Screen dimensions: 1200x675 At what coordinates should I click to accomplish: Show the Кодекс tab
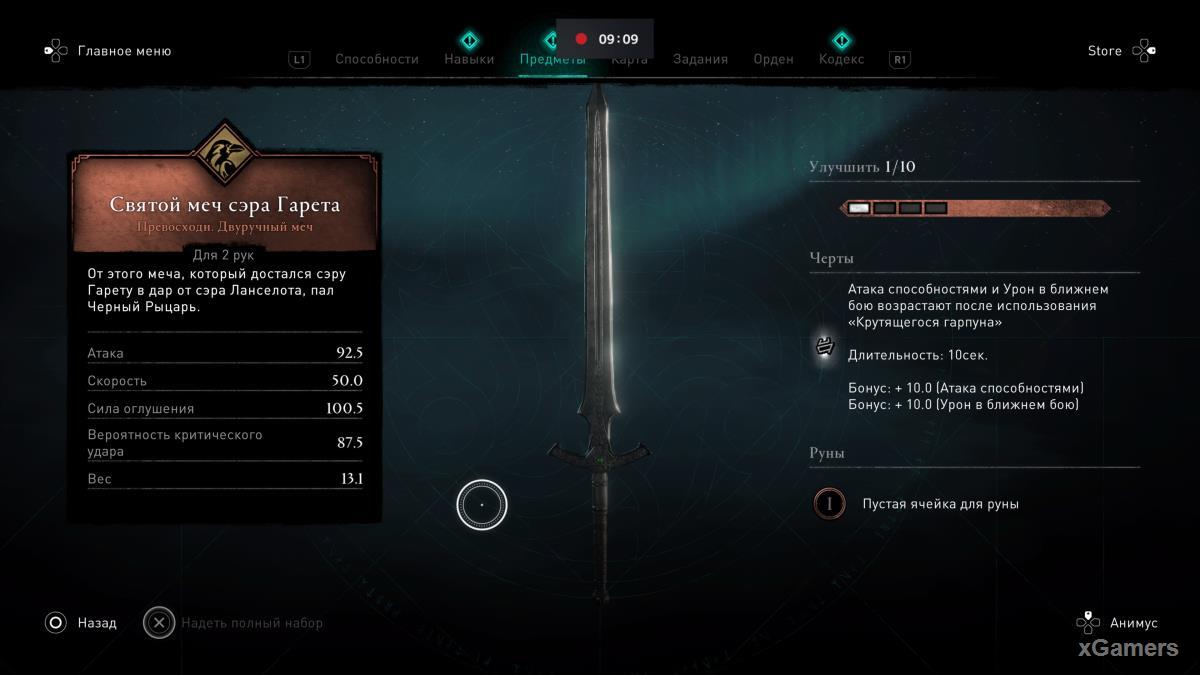click(841, 59)
